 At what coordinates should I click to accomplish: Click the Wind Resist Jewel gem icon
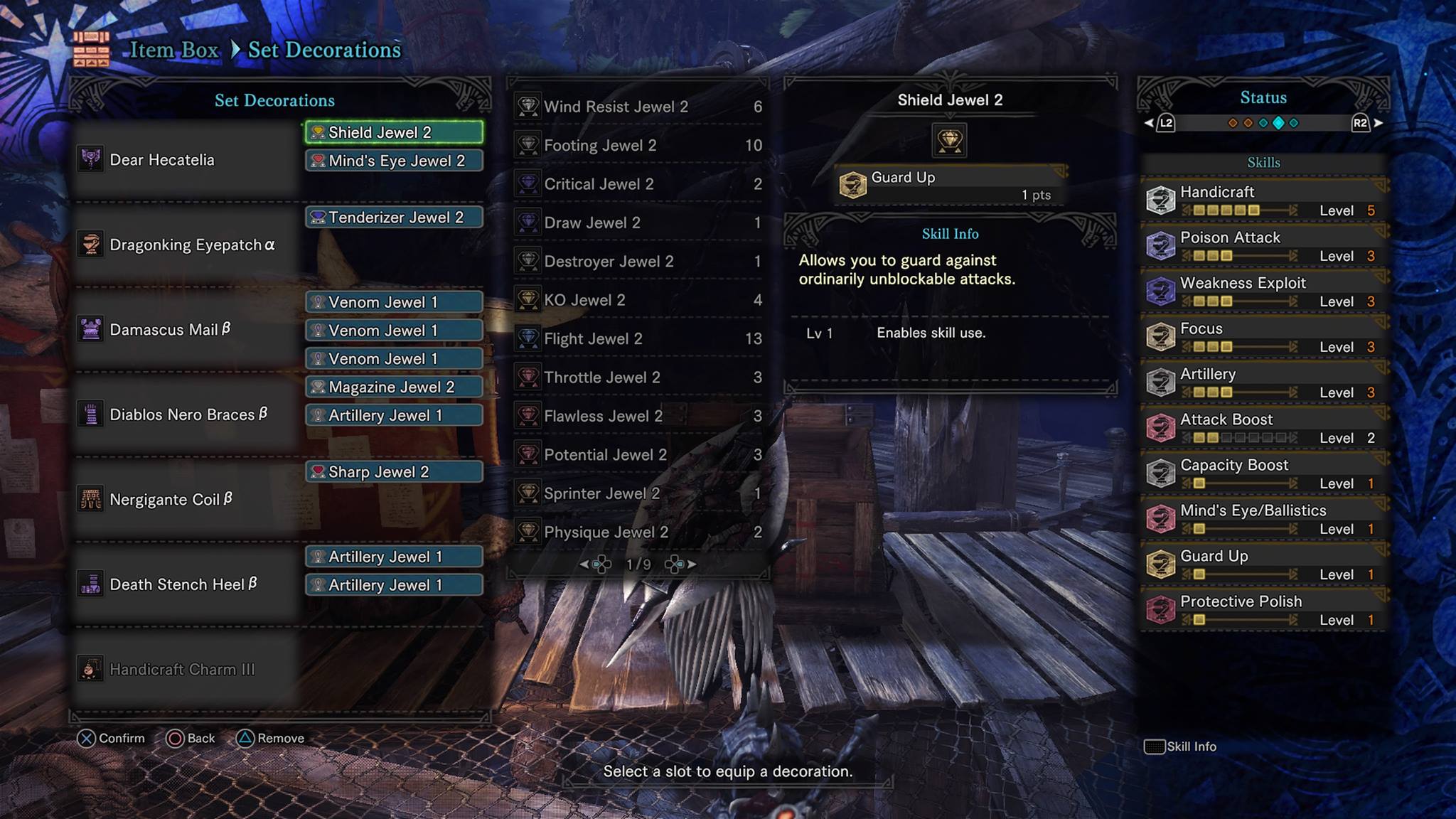[529, 106]
